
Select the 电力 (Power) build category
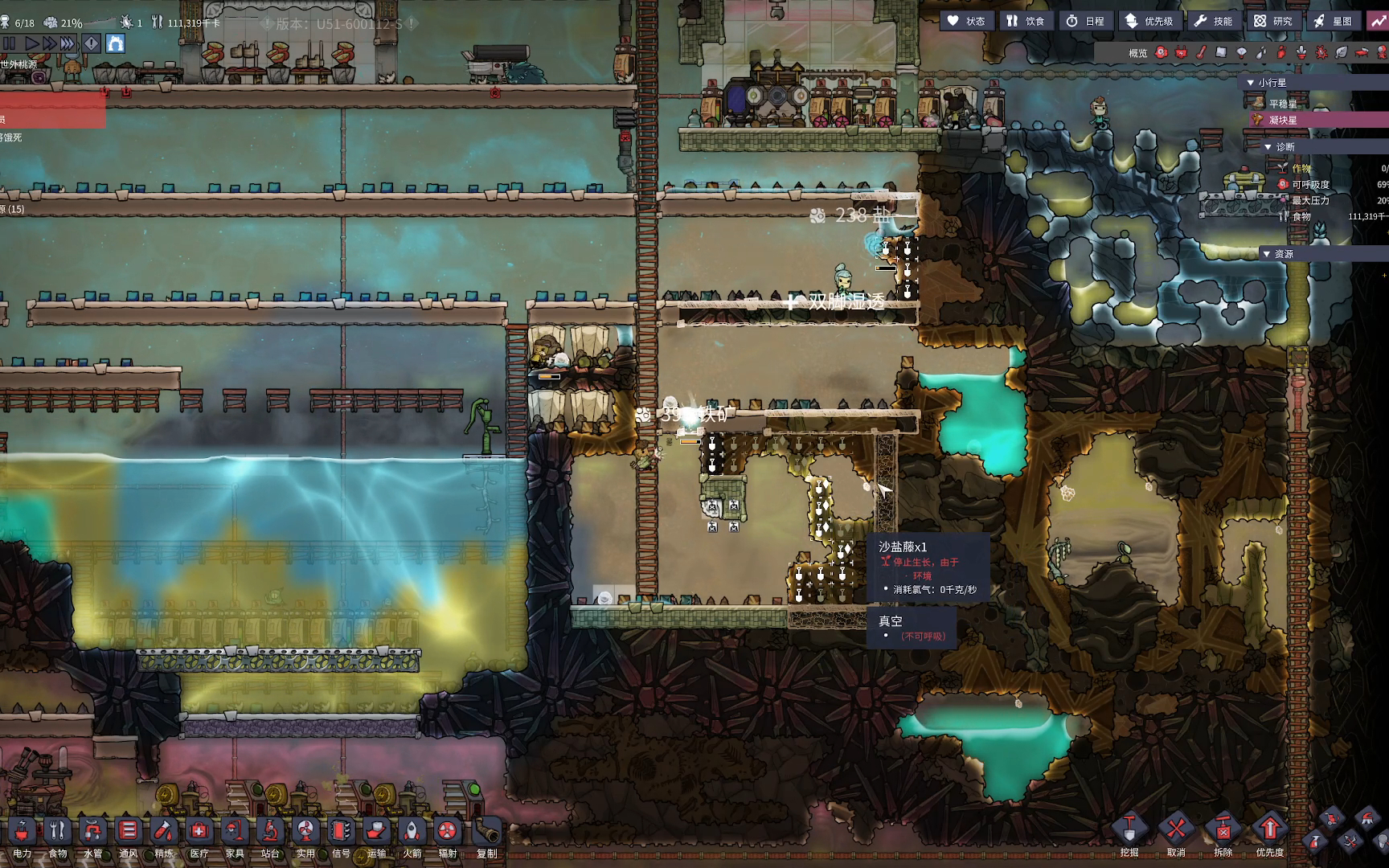click(22, 836)
